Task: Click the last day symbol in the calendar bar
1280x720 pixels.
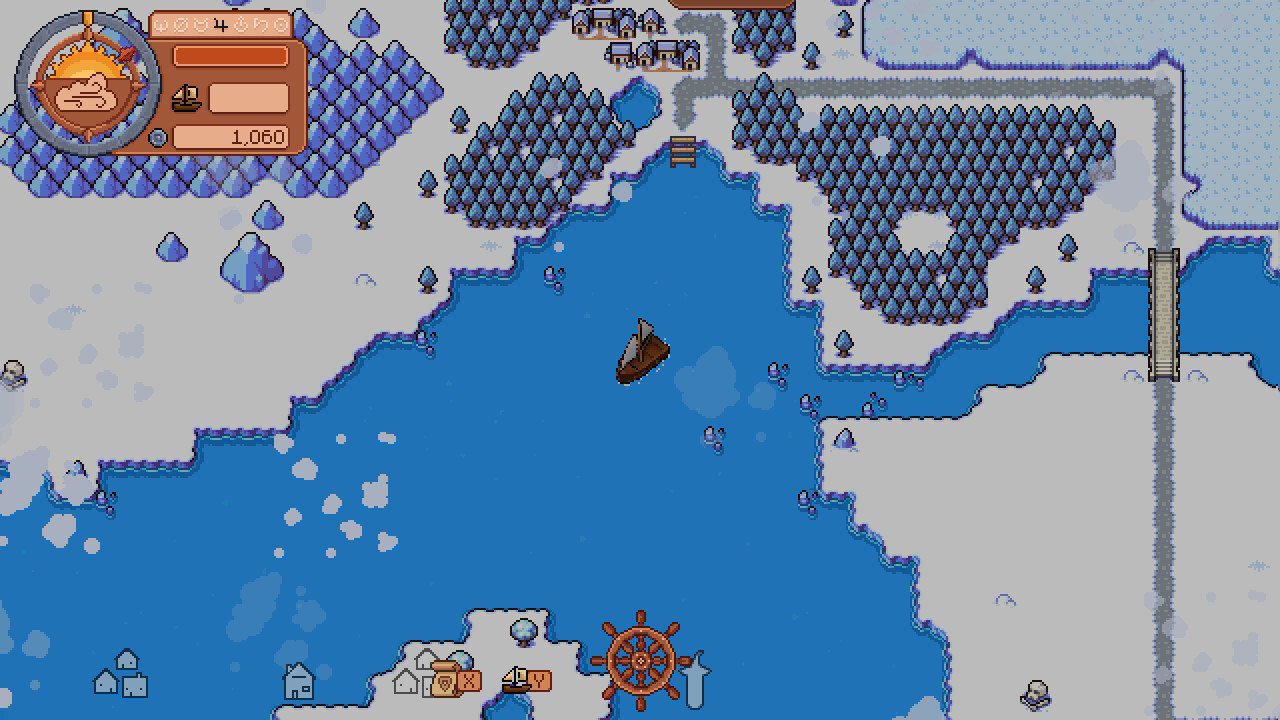Action: [x=281, y=26]
